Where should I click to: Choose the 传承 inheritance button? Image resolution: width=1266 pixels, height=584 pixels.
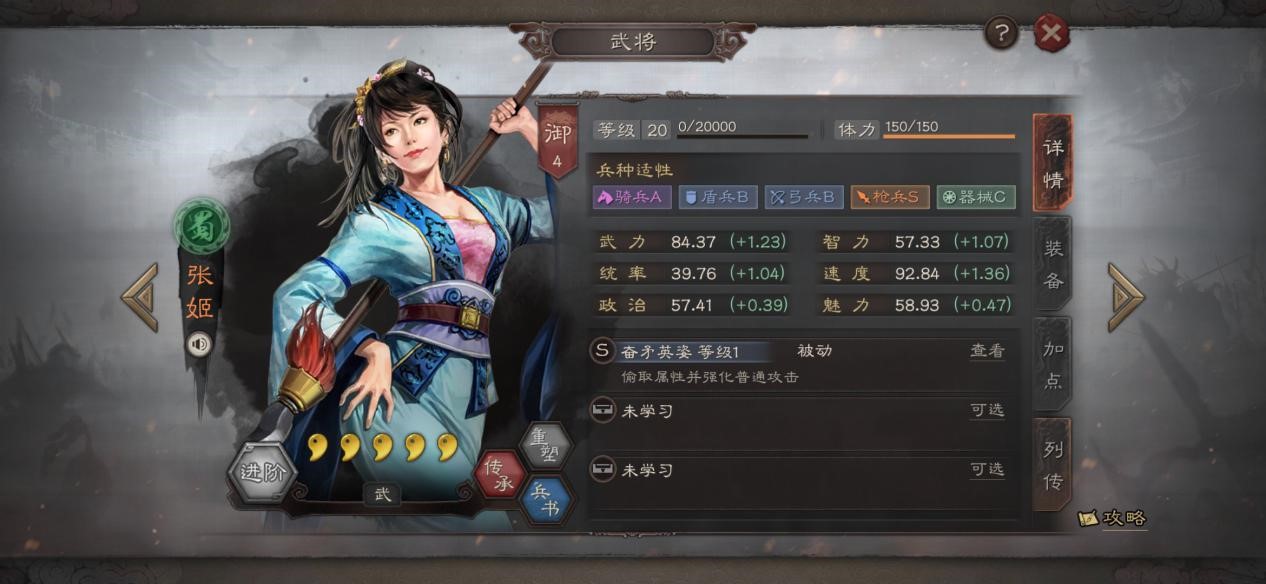(x=499, y=475)
